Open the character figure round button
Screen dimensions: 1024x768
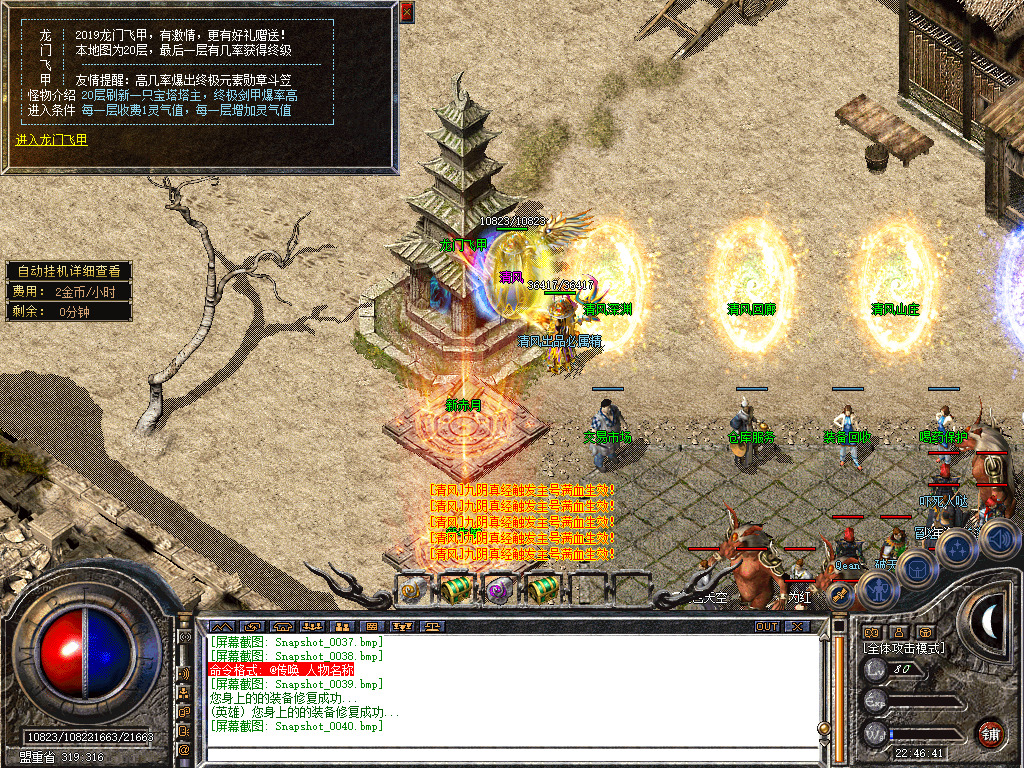click(x=876, y=590)
